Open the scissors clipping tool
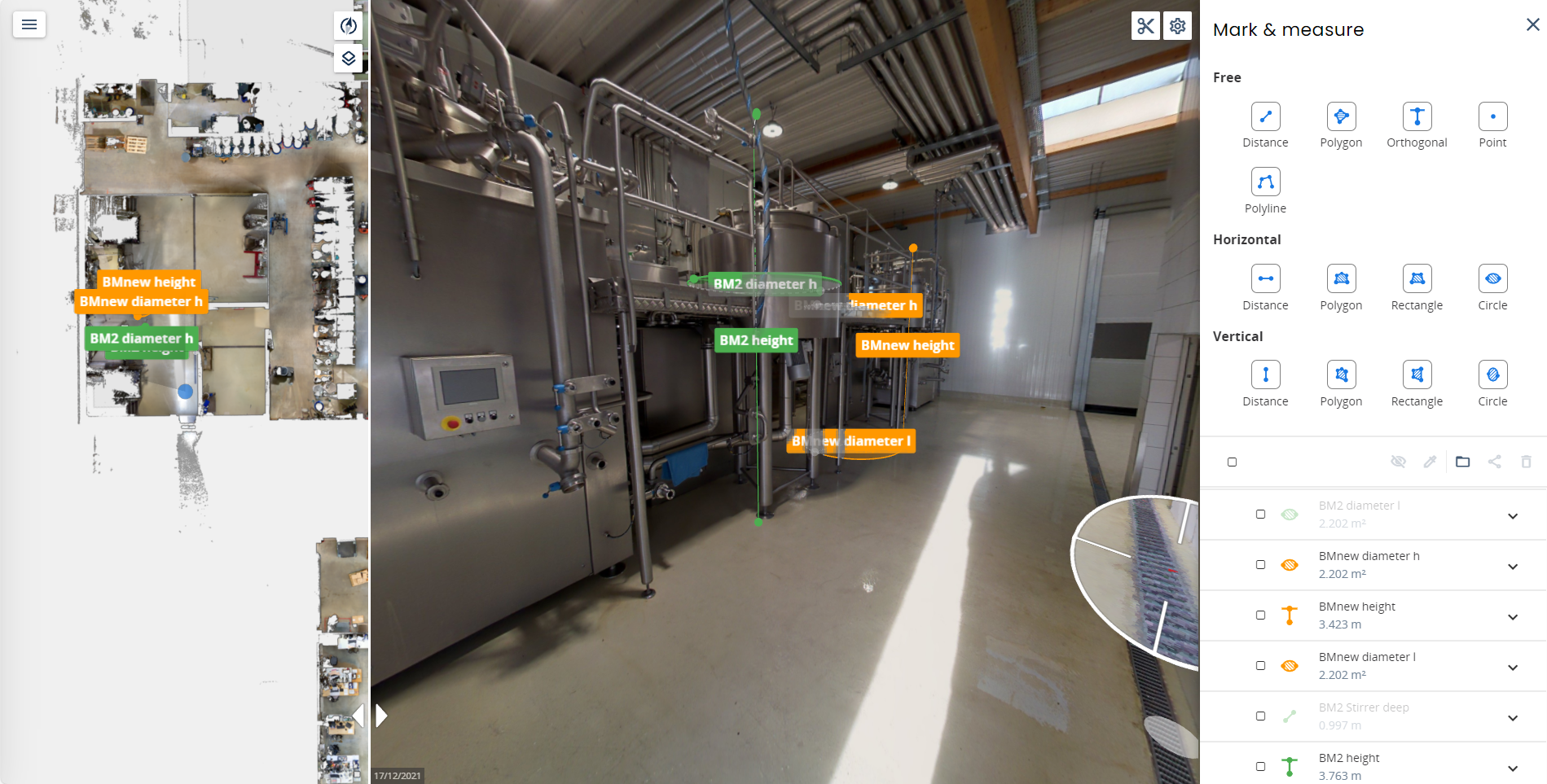The height and width of the screenshot is (784, 1547). pyautogui.click(x=1145, y=26)
